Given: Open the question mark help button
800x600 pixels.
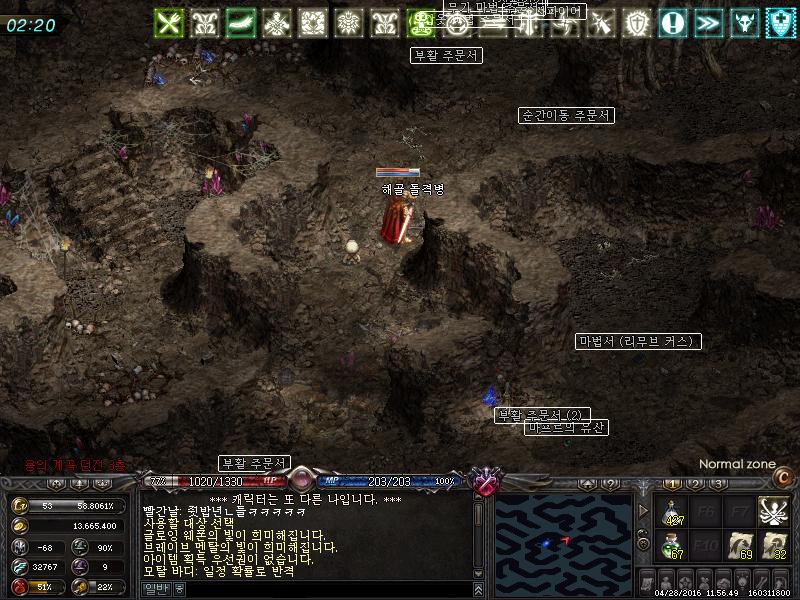Looking at the screenshot, I should coord(609,484).
